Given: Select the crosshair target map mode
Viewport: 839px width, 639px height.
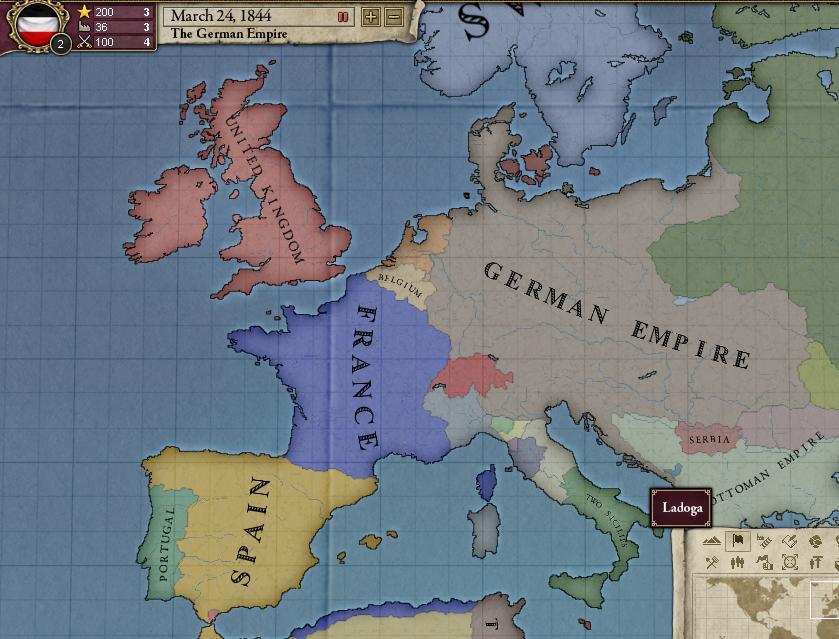Looking at the screenshot, I should click(789, 563).
